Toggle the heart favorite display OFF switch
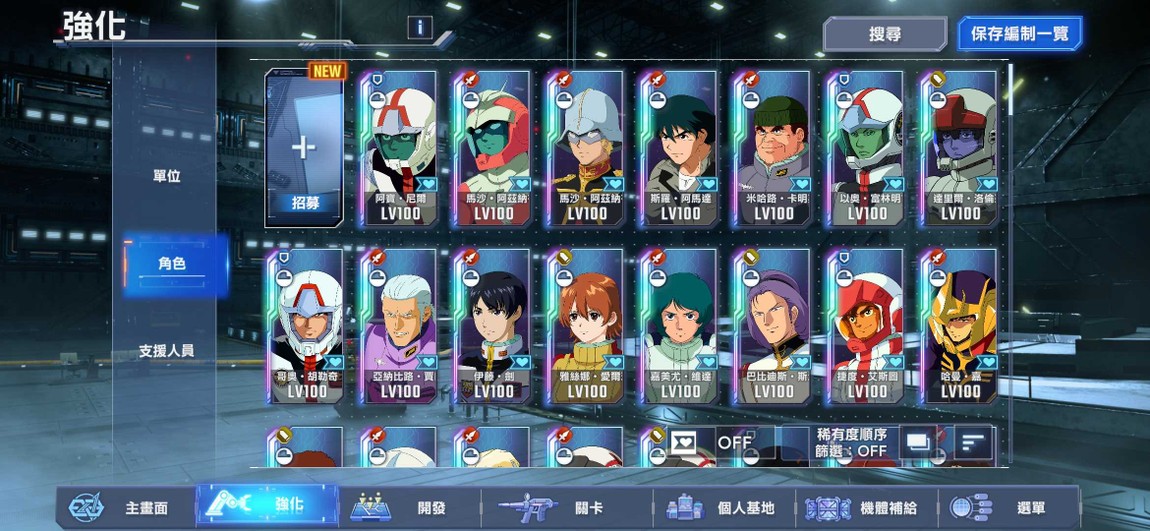This screenshot has height=531, width=1150. coord(712,442)
